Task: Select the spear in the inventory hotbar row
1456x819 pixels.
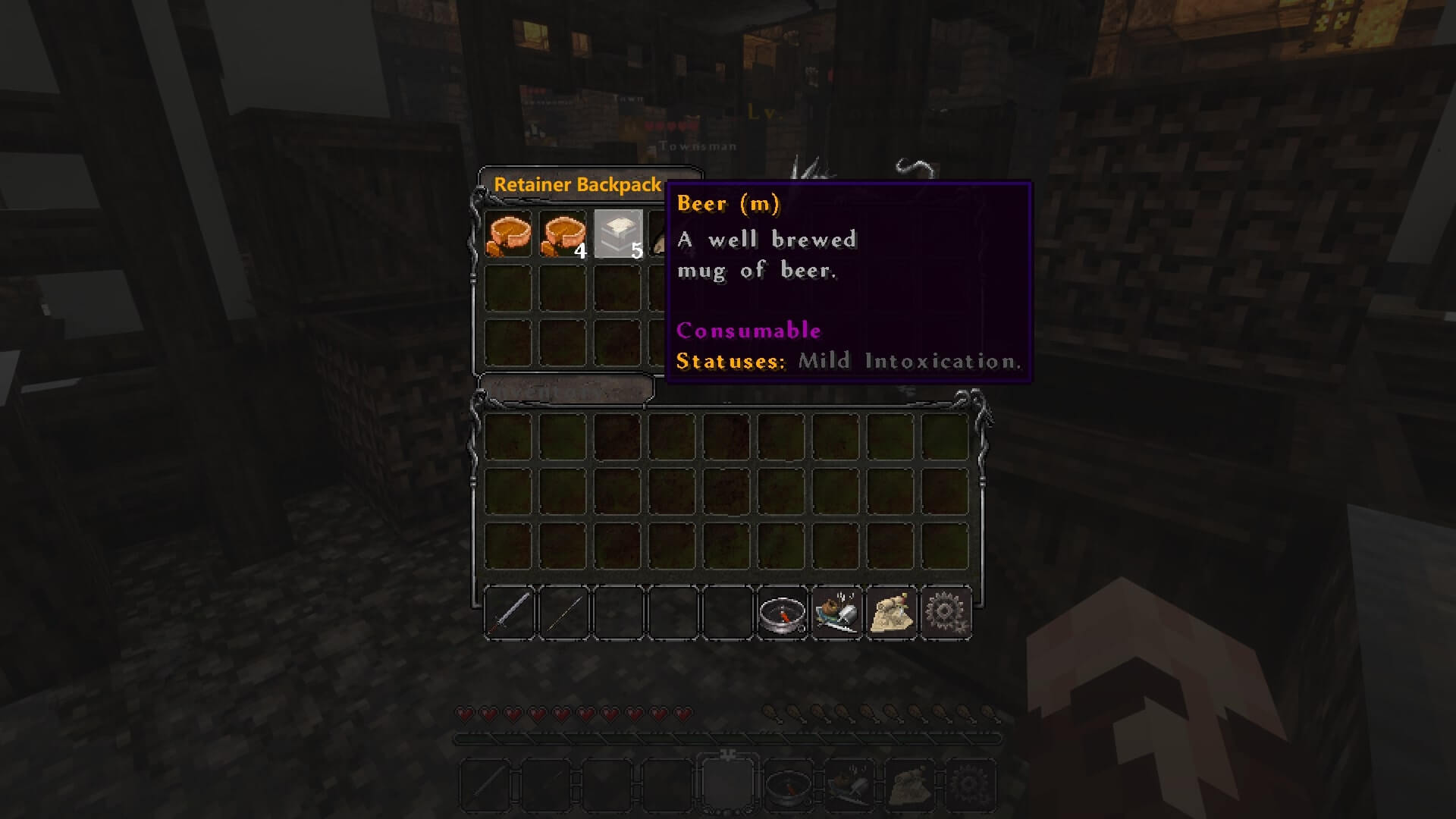Action: pyautogui.click(x=563, y=613)
